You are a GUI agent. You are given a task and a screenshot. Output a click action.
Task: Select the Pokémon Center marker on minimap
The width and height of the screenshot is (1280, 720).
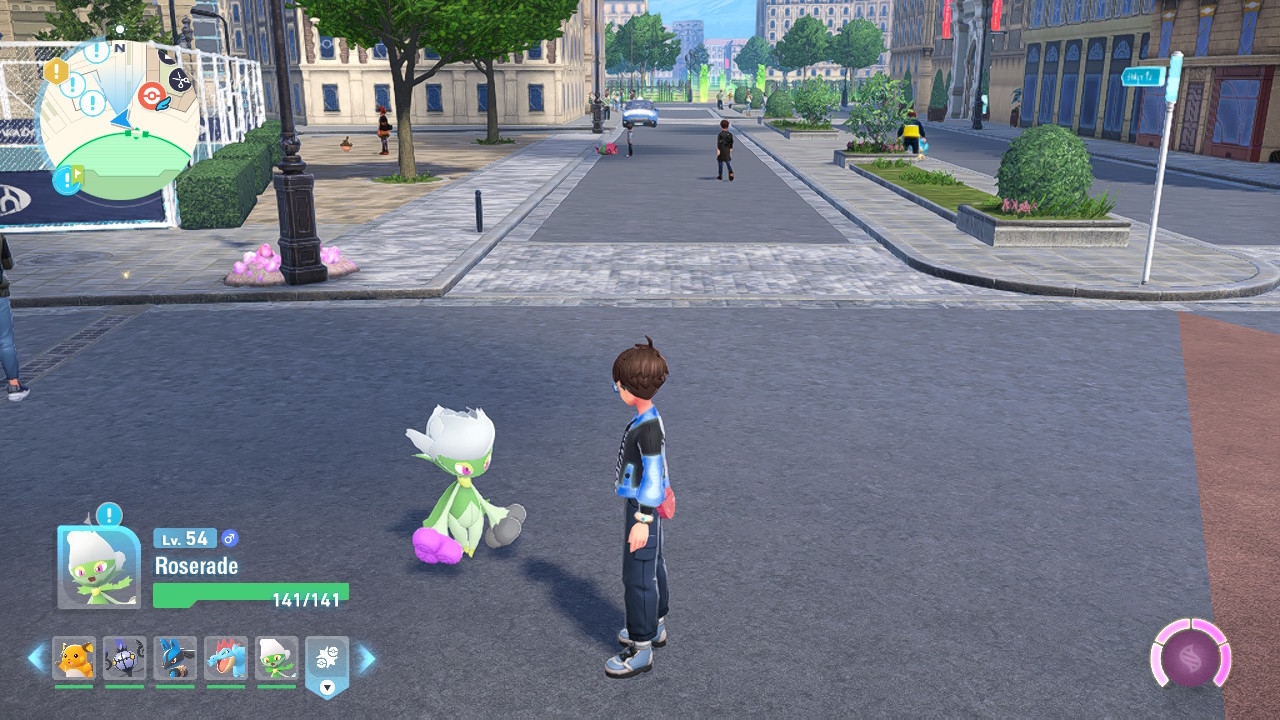[x=150, y=96]
